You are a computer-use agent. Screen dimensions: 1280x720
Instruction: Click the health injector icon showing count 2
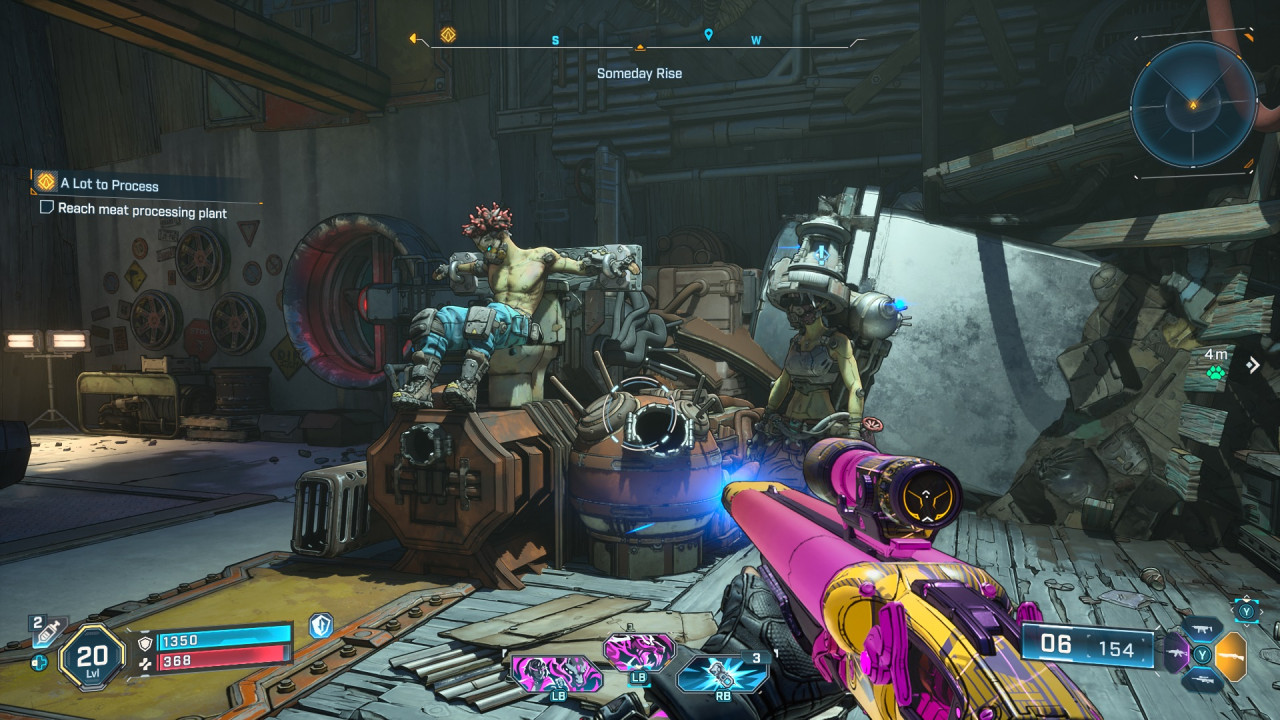pos(45,632)
